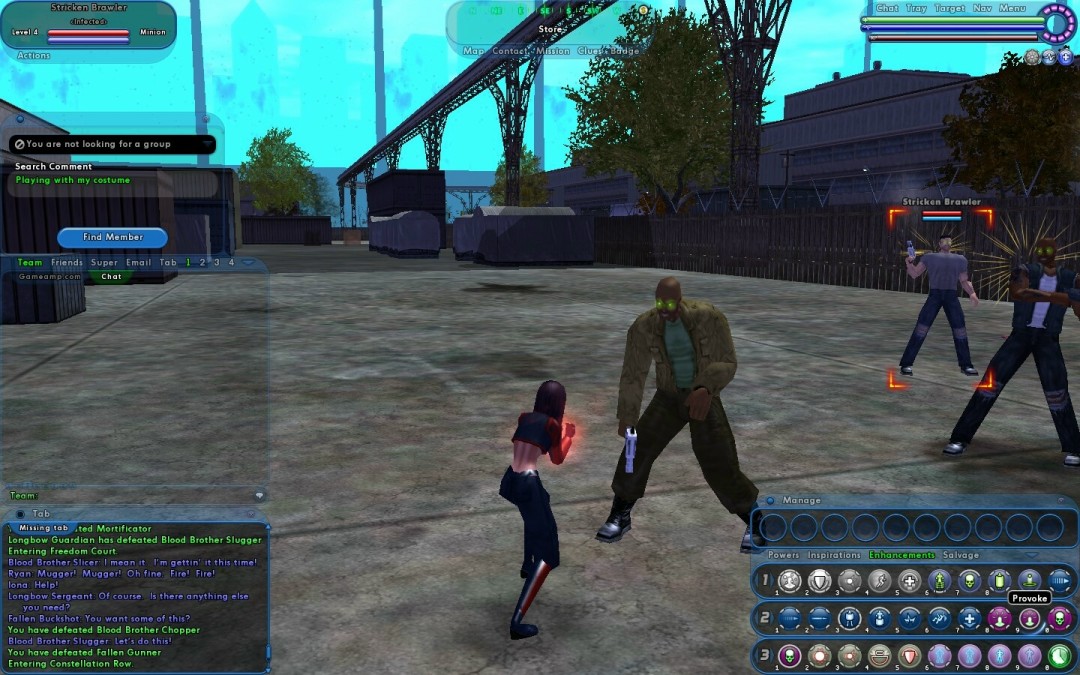Select the green Chat button
This screenshot has width=1080, height=675.
pos(111,277)
